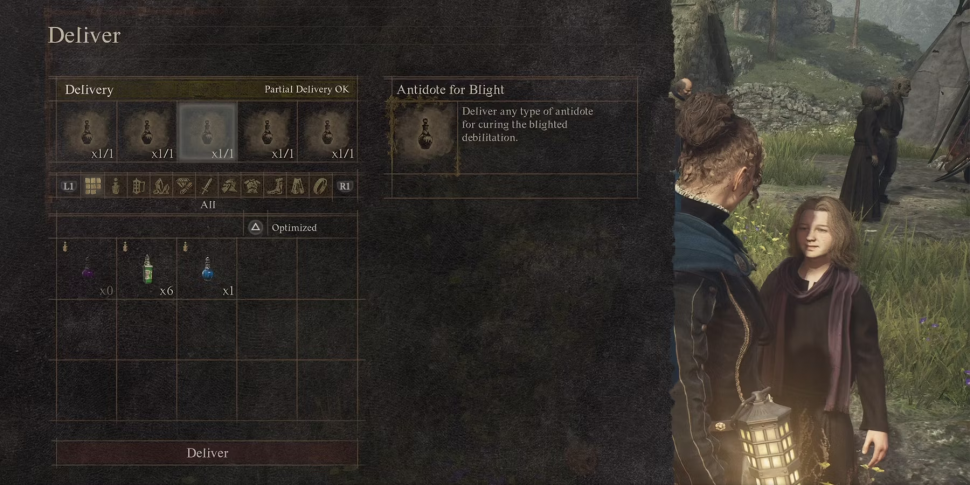The height and width of the screenshot is (485, 970).
Task: Open the ring accessories category tab
Action: [320, 186]
